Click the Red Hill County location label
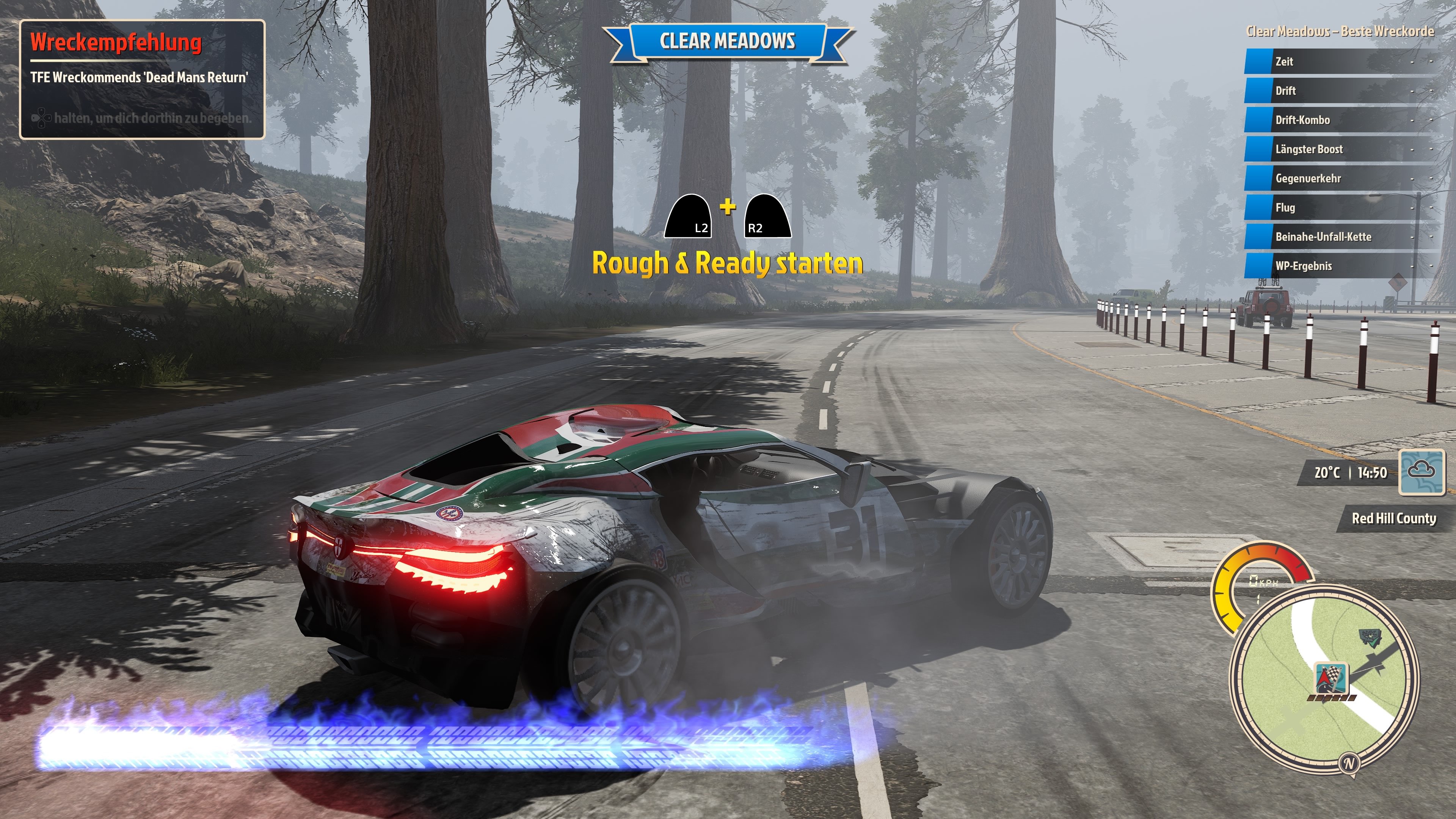 1393,518
